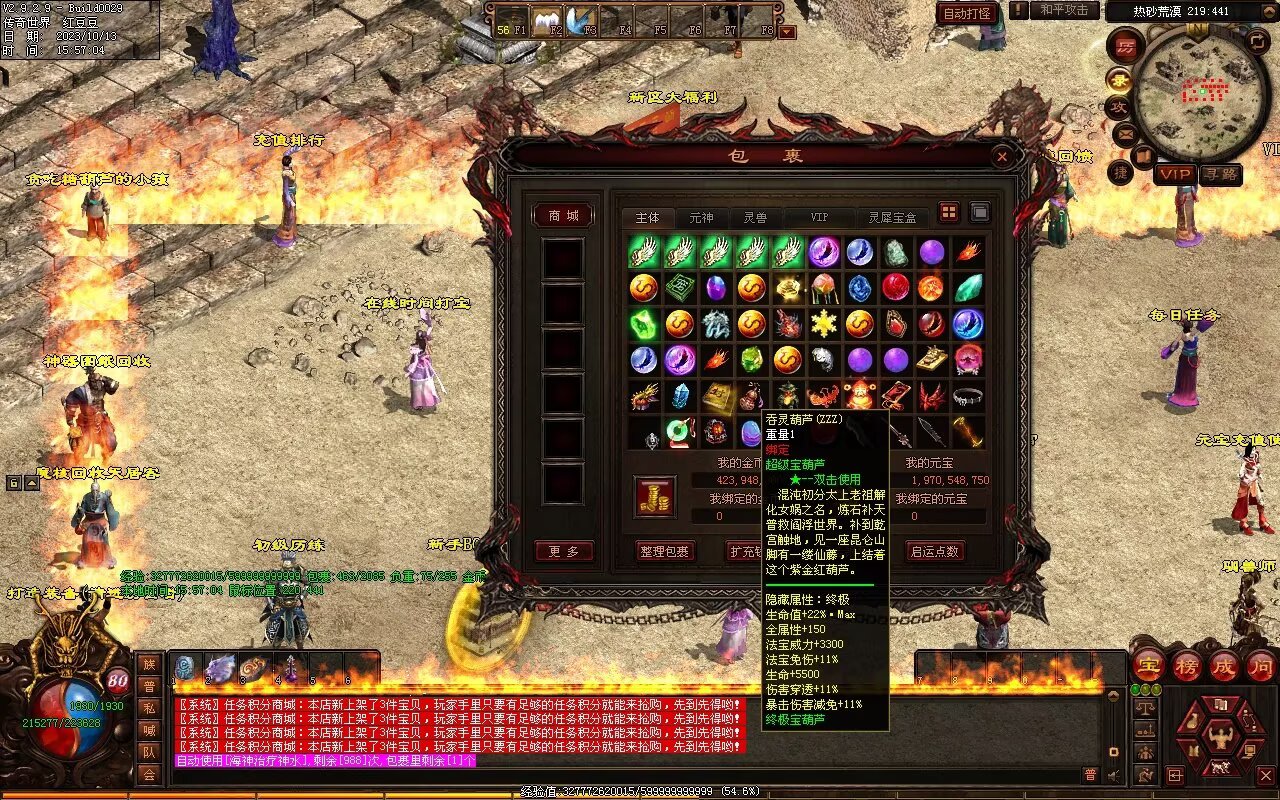Click the 整理包裹 sort bag button

click(x=665, y=551)
